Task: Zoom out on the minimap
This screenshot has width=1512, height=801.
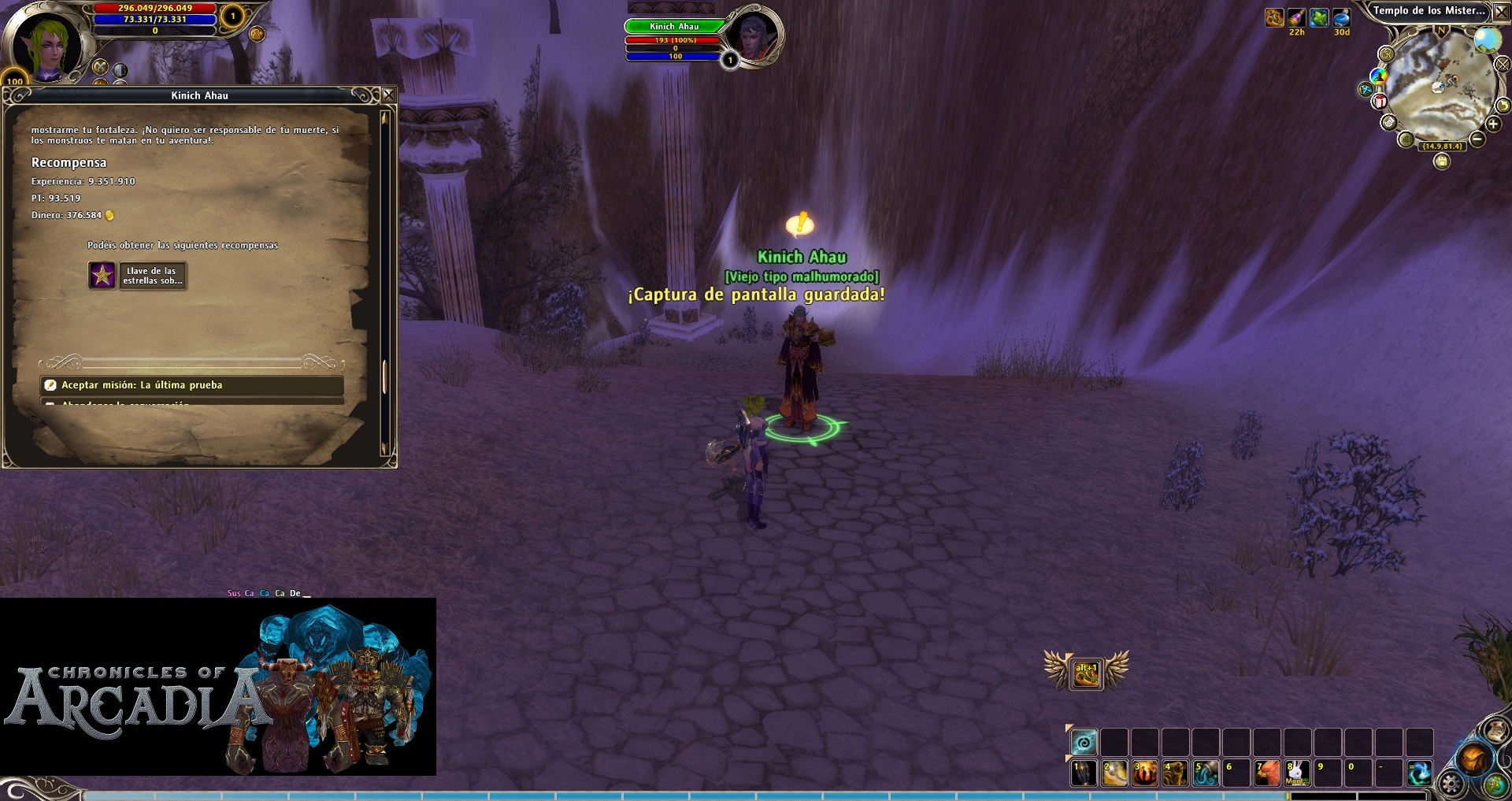Action: click(1477, 139)
